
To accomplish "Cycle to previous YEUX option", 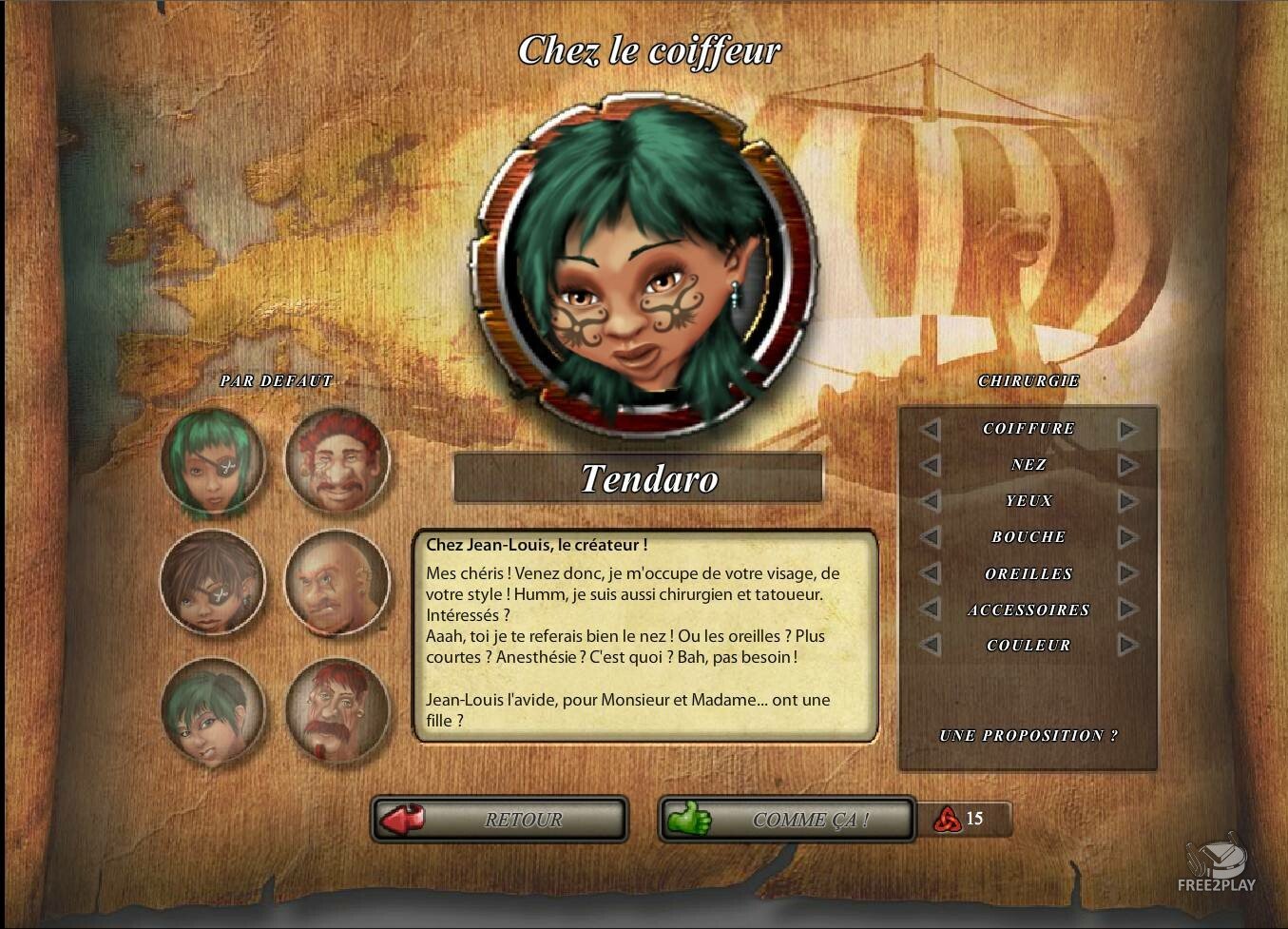I will click(930, 501).
